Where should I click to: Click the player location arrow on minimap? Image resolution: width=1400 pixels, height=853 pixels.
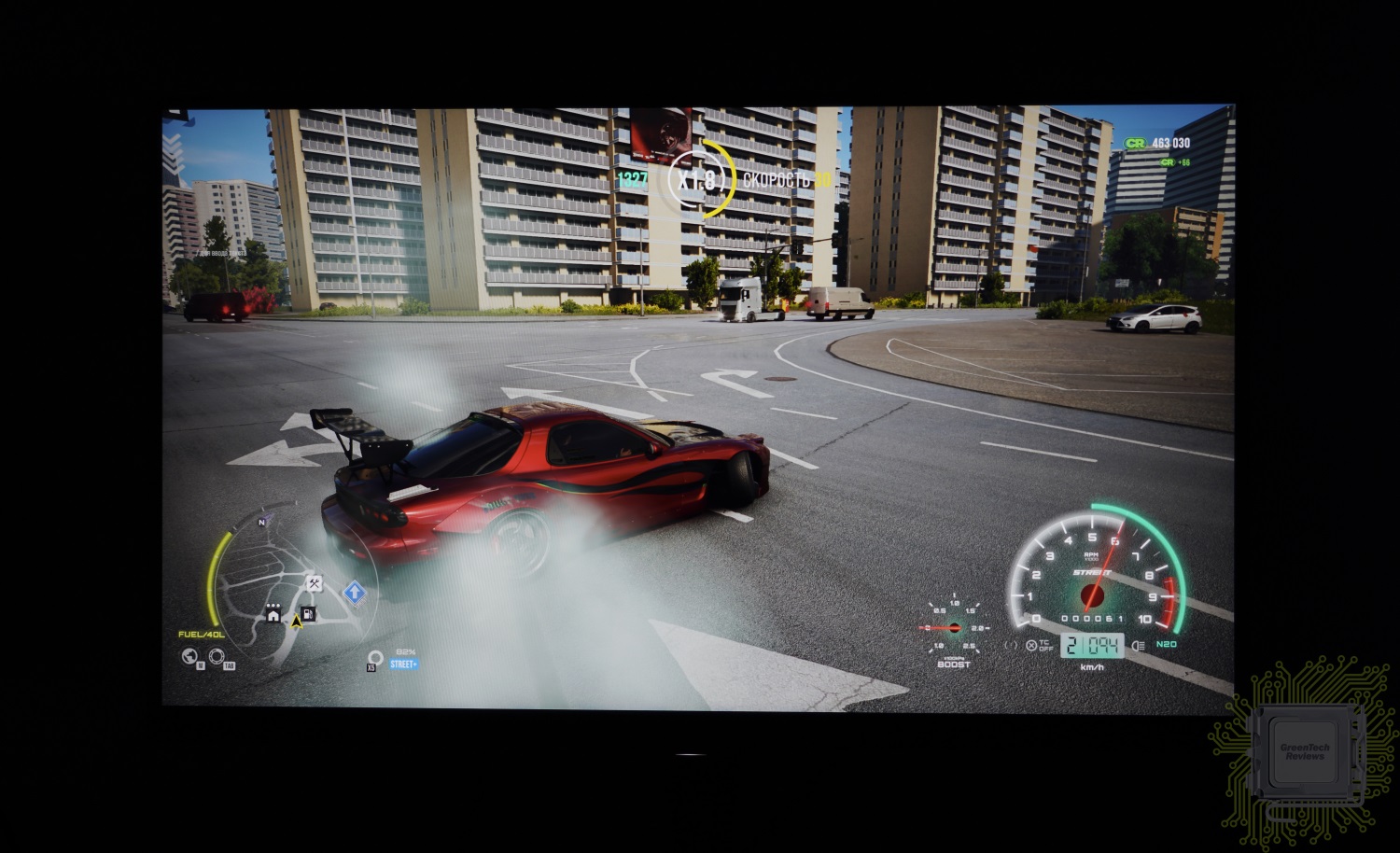pos(297,620)
